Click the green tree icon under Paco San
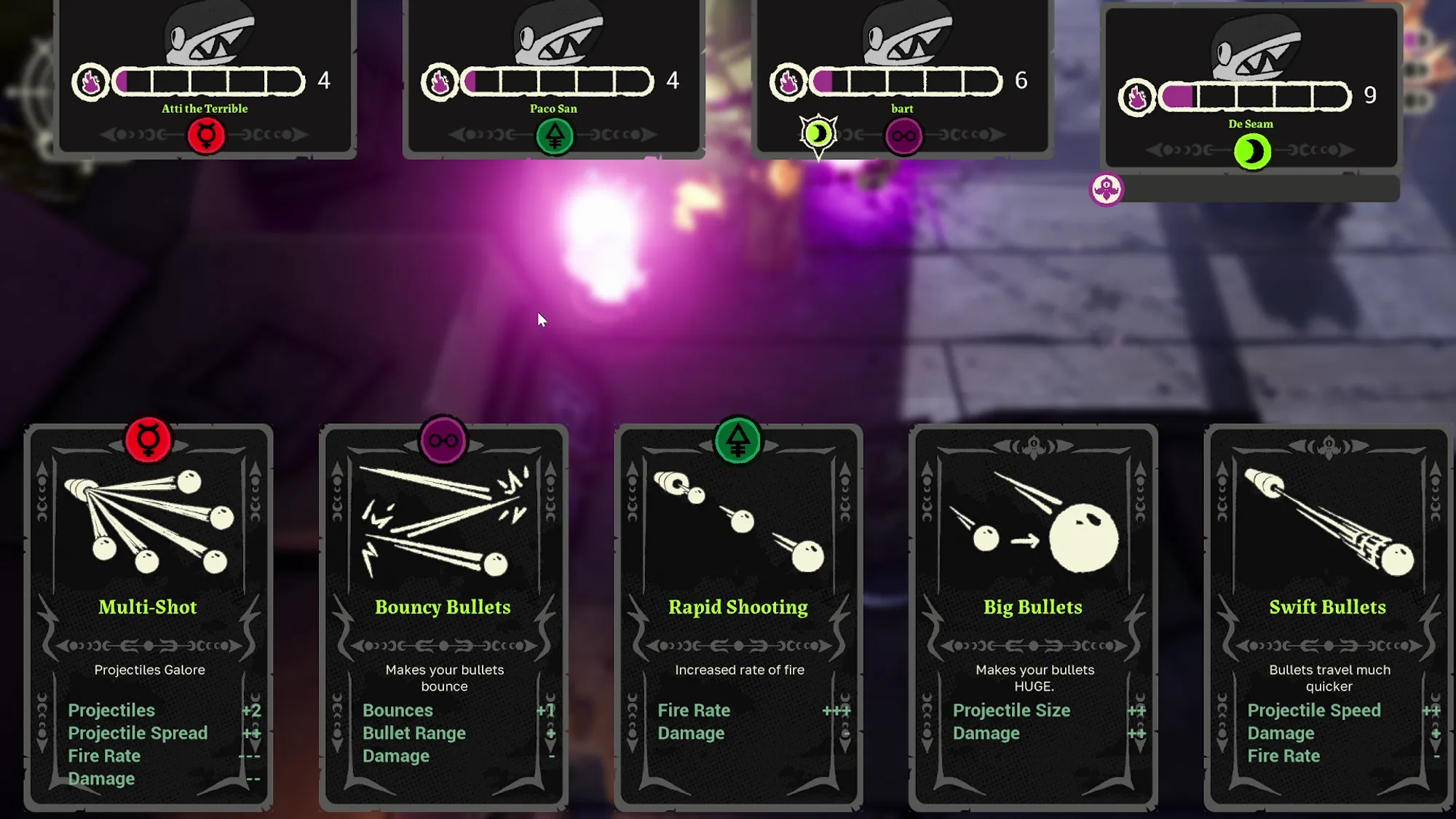The image size is (1456, 819). coord(555,135)
